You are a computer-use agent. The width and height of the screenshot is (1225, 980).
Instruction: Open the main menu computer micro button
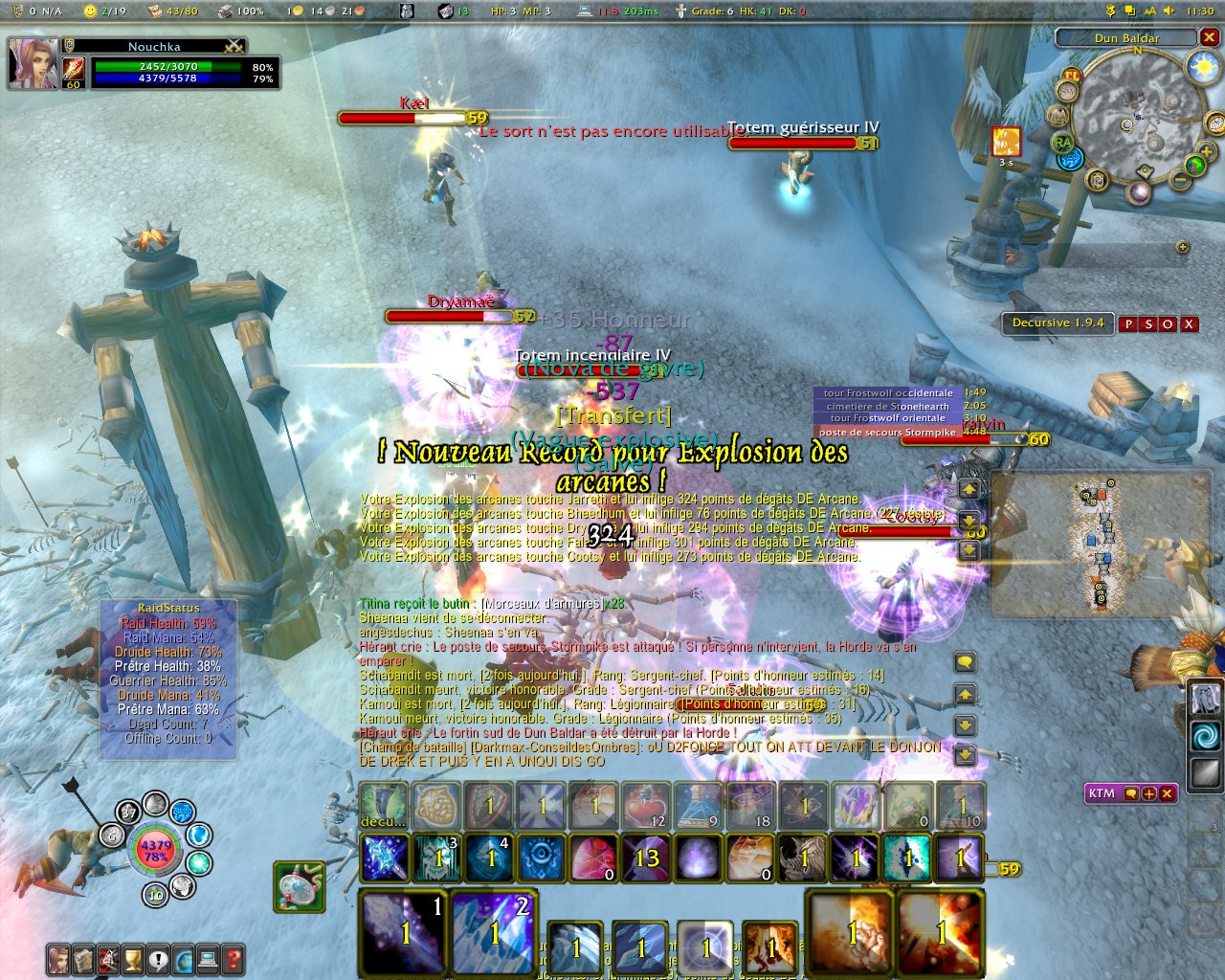tap(207, 958)
